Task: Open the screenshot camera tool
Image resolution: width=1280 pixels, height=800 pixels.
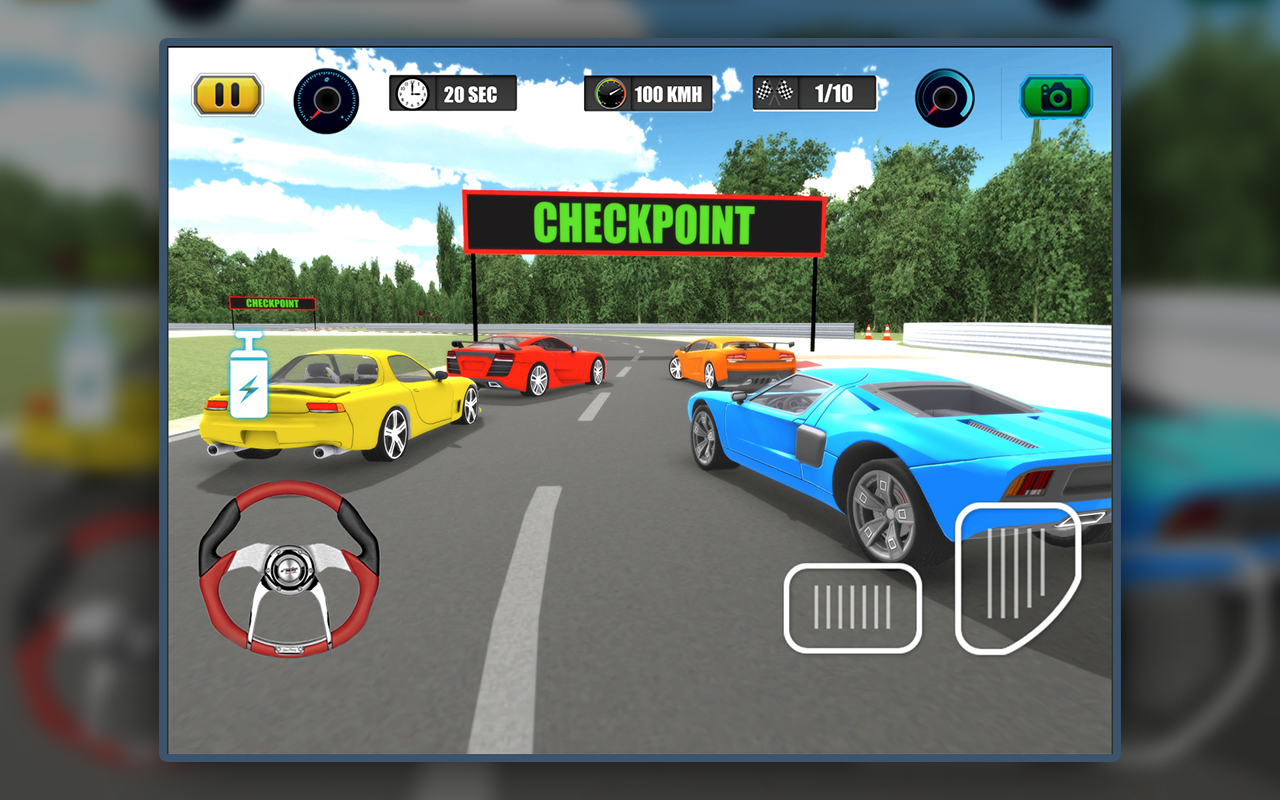Action: coord(1055,99)
